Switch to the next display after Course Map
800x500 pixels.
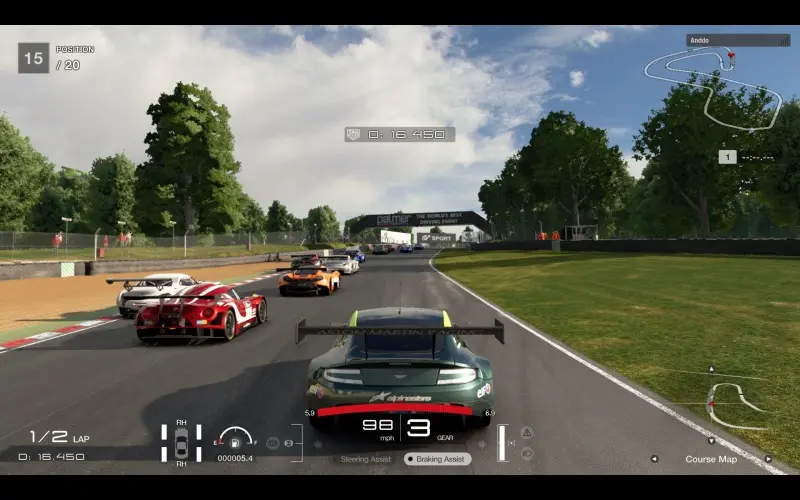768,459
